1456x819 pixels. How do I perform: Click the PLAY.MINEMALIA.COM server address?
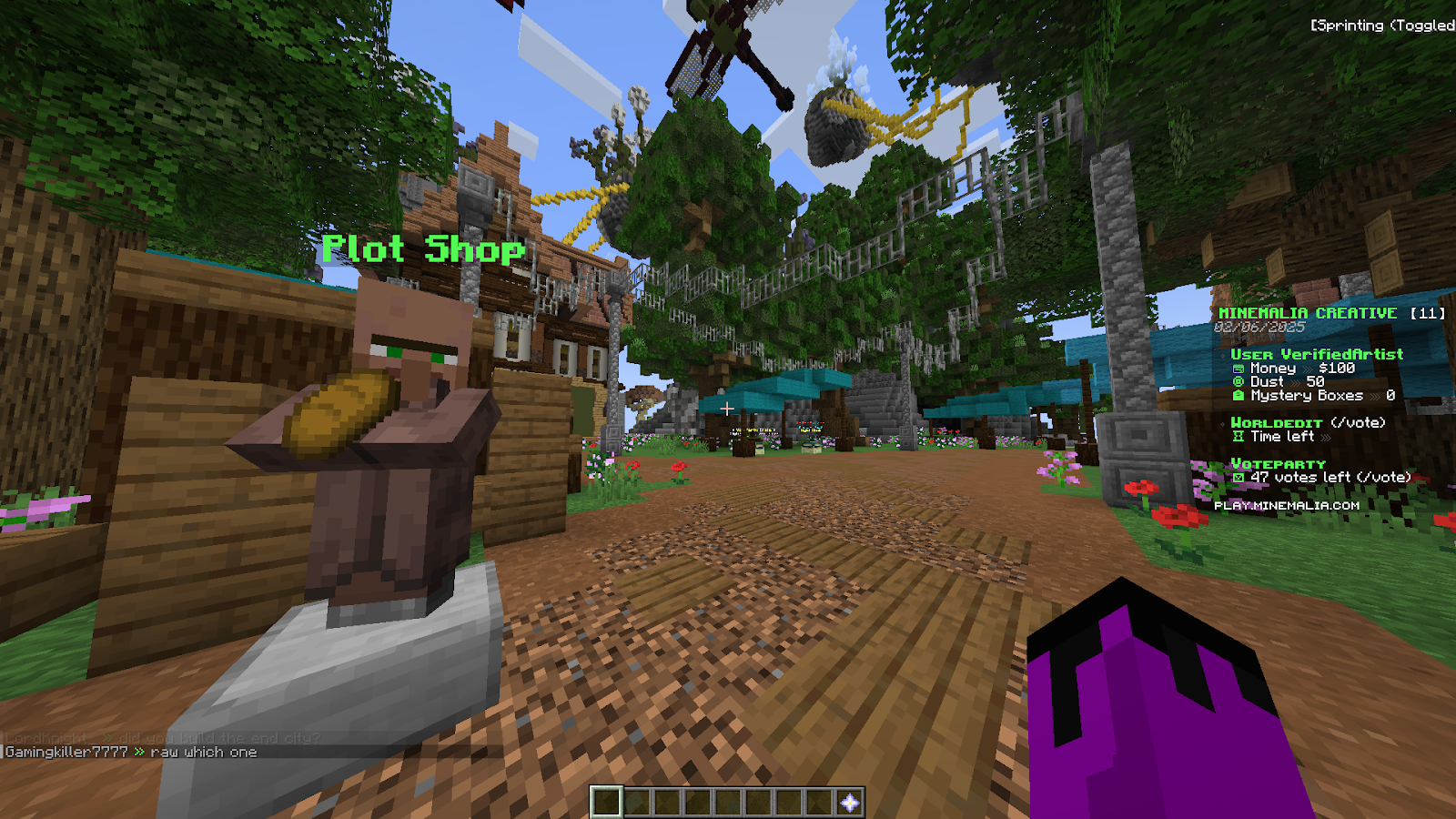point(1288,506)
